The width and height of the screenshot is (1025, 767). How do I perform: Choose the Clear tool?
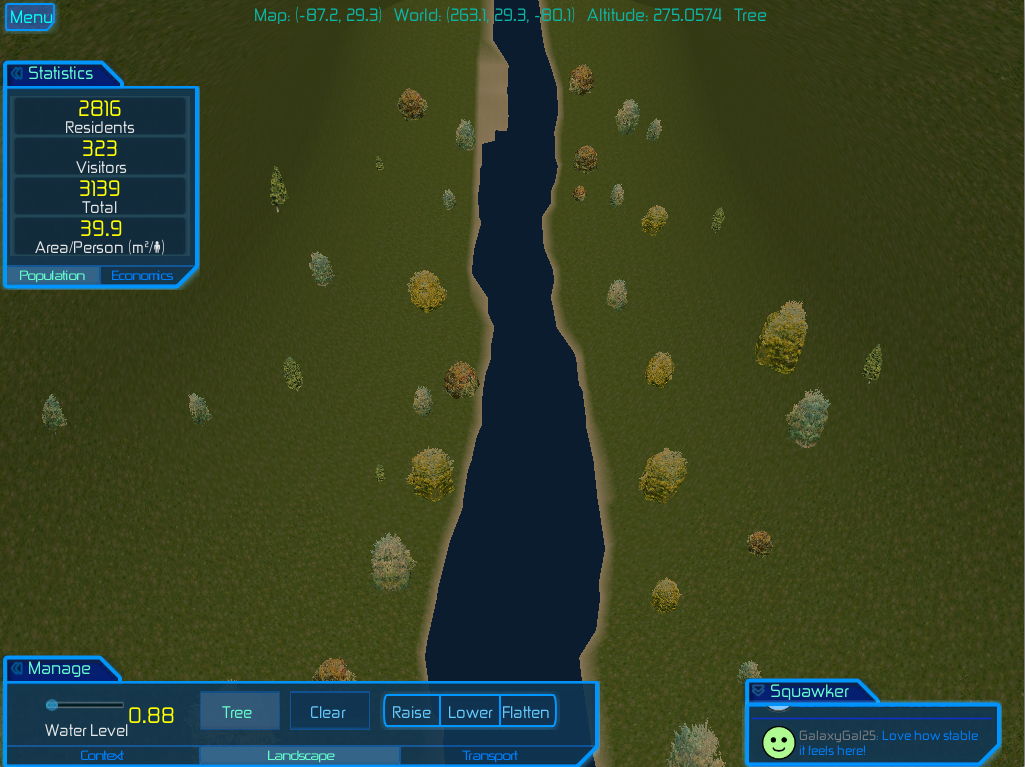[328, 712]
